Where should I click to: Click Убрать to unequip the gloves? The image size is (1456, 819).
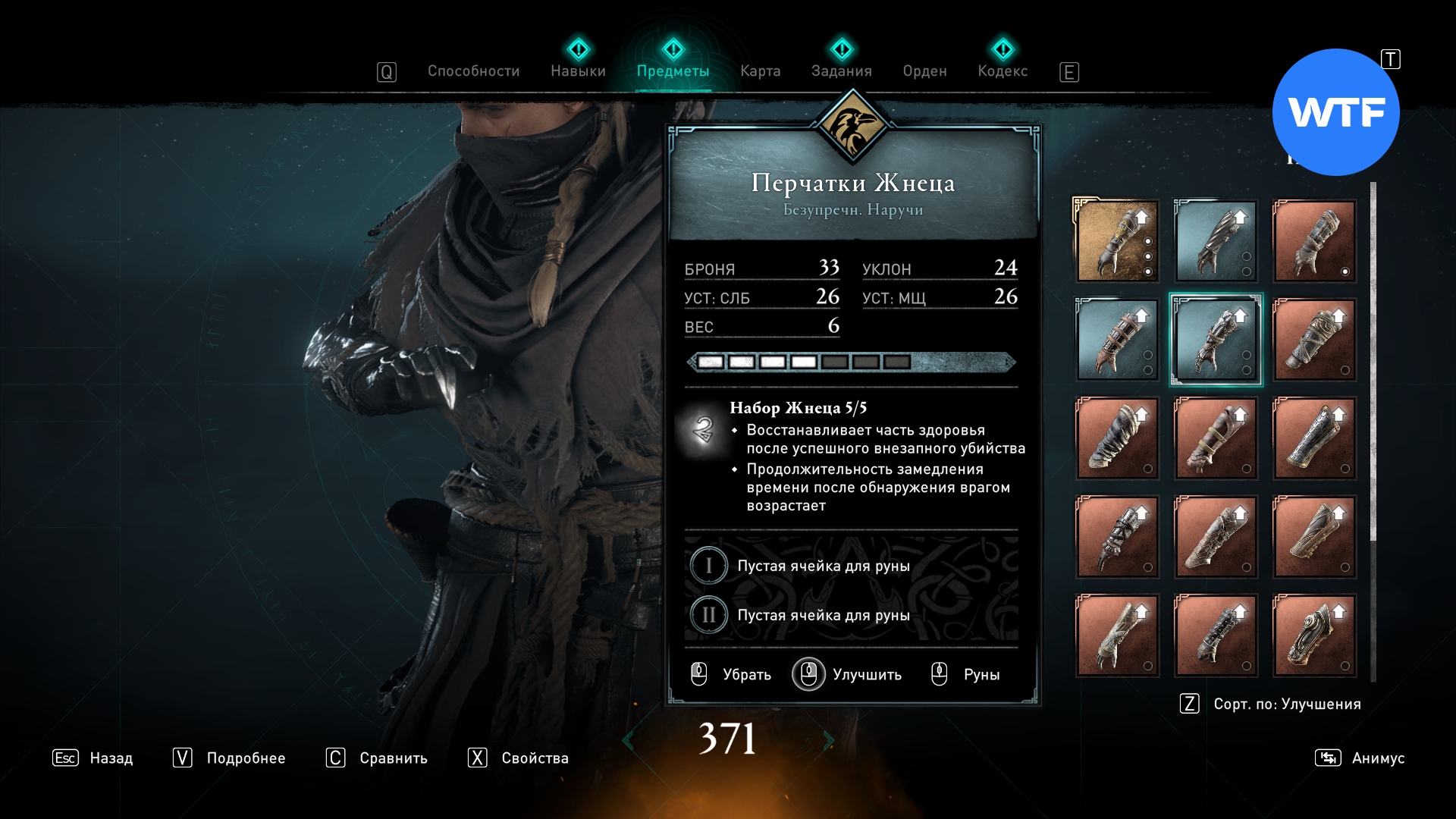[732, 674]
